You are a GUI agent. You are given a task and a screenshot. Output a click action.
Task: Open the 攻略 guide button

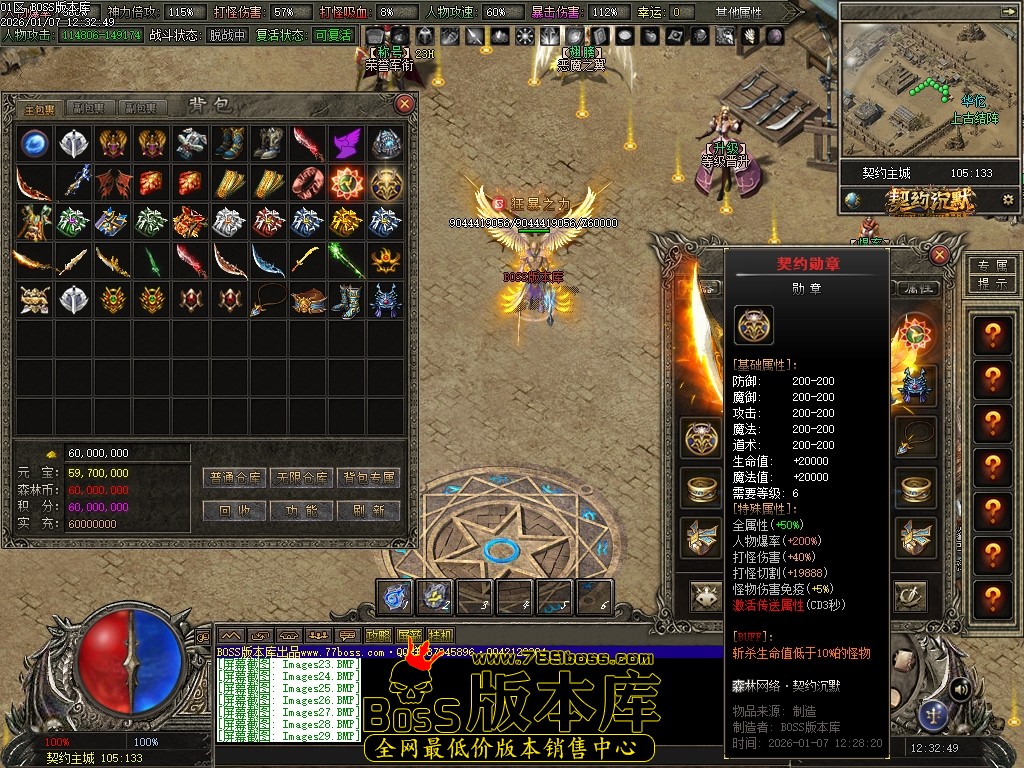(x=378, y=635)
